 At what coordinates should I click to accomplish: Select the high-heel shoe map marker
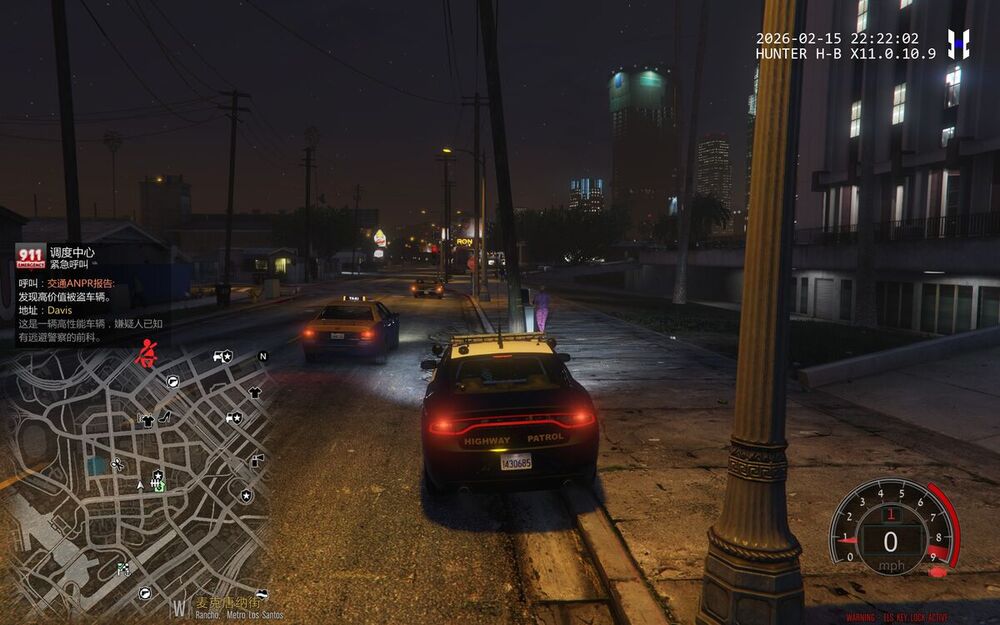165,417
